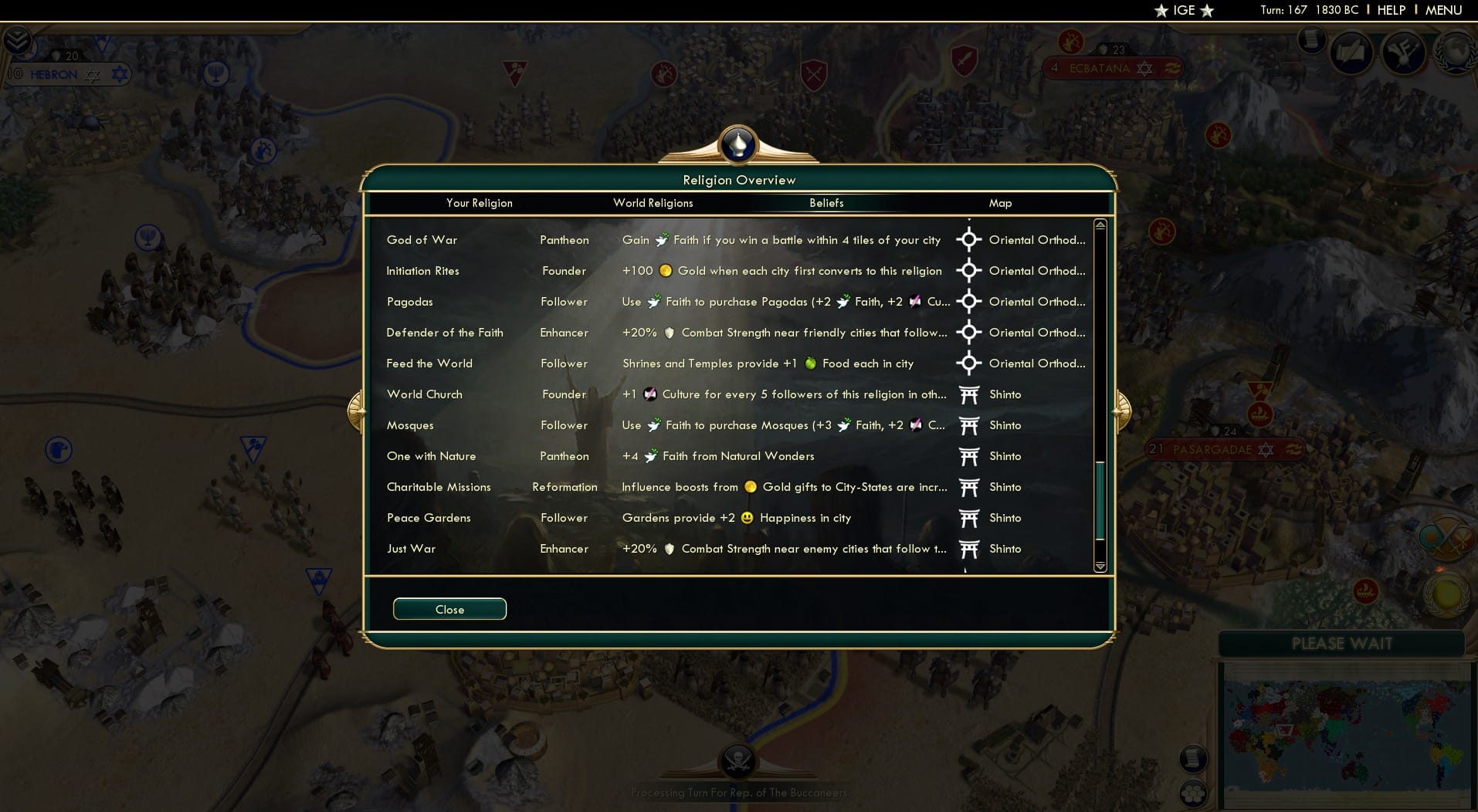The image size is (1478, 812).
Task: Switch to the Your Religion tab
Action: click(x=479, y=203)
